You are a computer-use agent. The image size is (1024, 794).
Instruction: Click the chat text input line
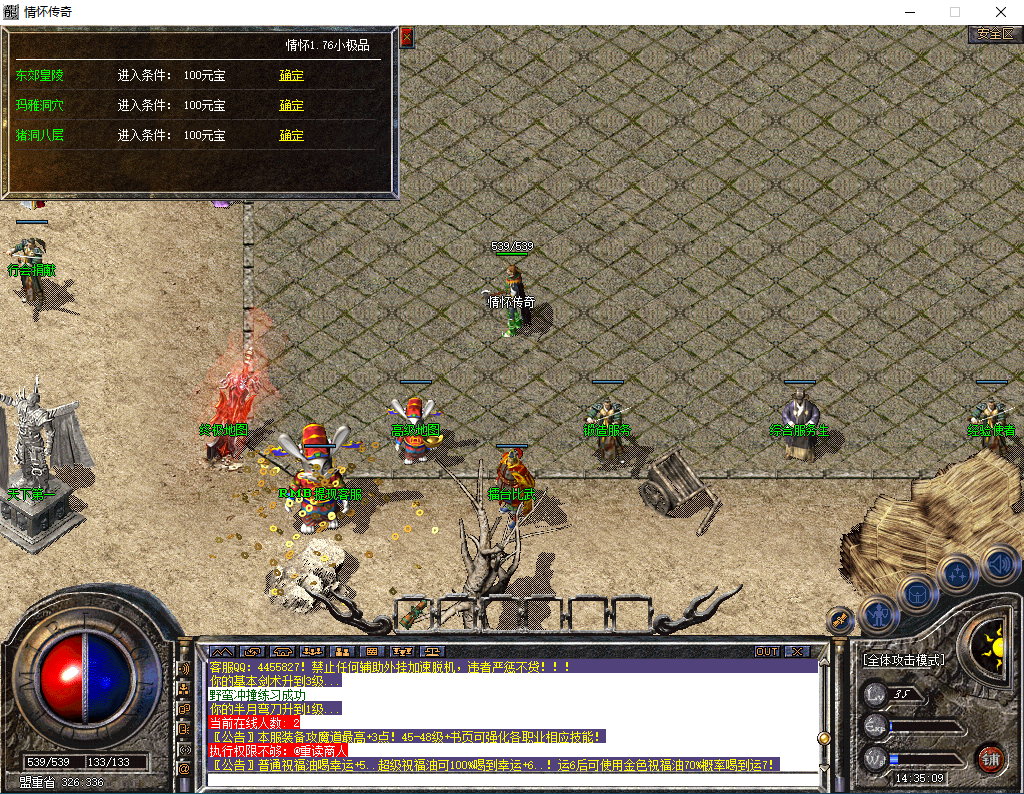[x=510, y=779]
